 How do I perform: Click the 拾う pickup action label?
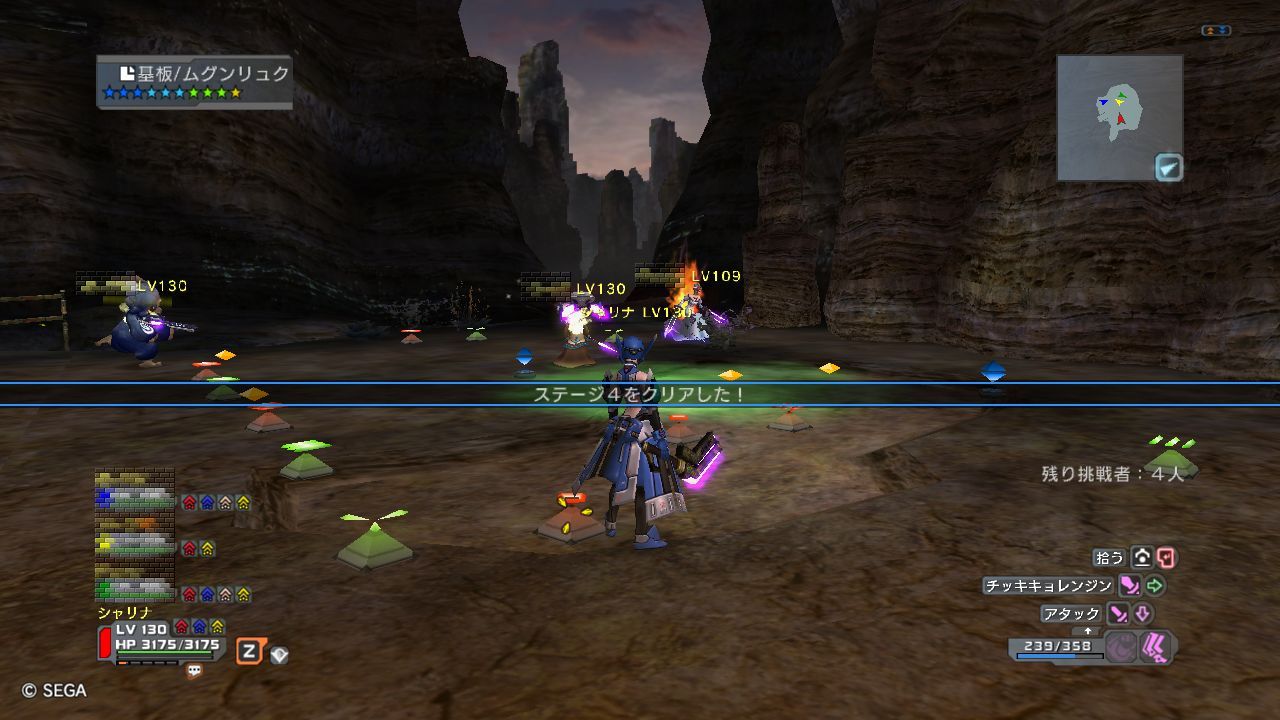pos(1110,558)
